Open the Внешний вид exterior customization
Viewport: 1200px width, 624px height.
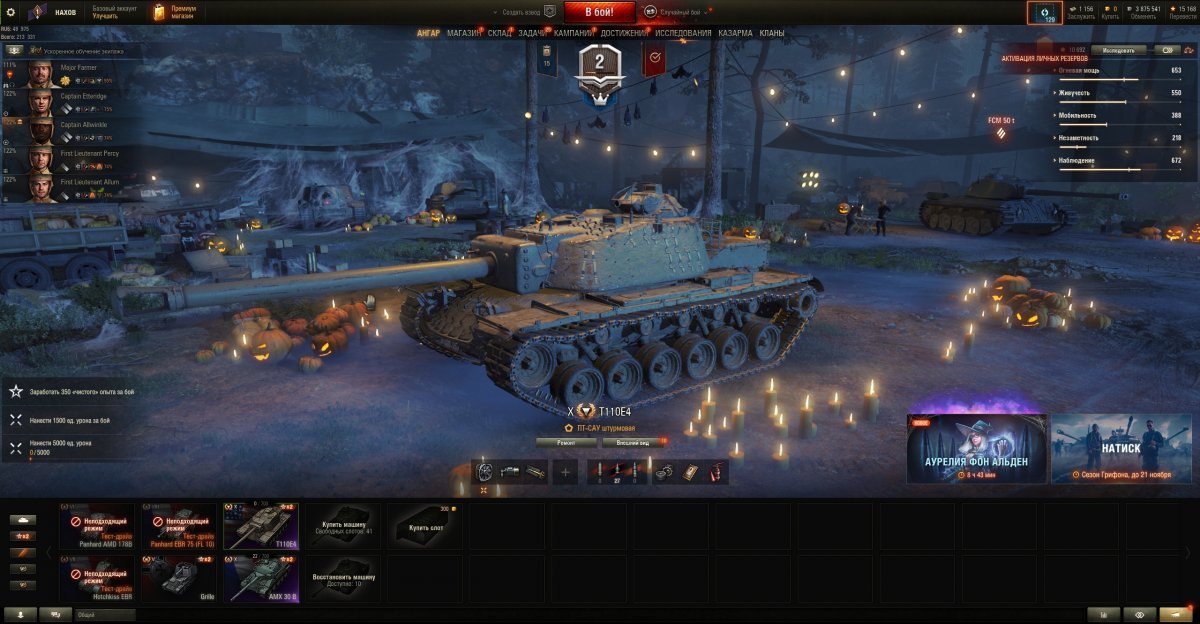[x=634, y=442]
